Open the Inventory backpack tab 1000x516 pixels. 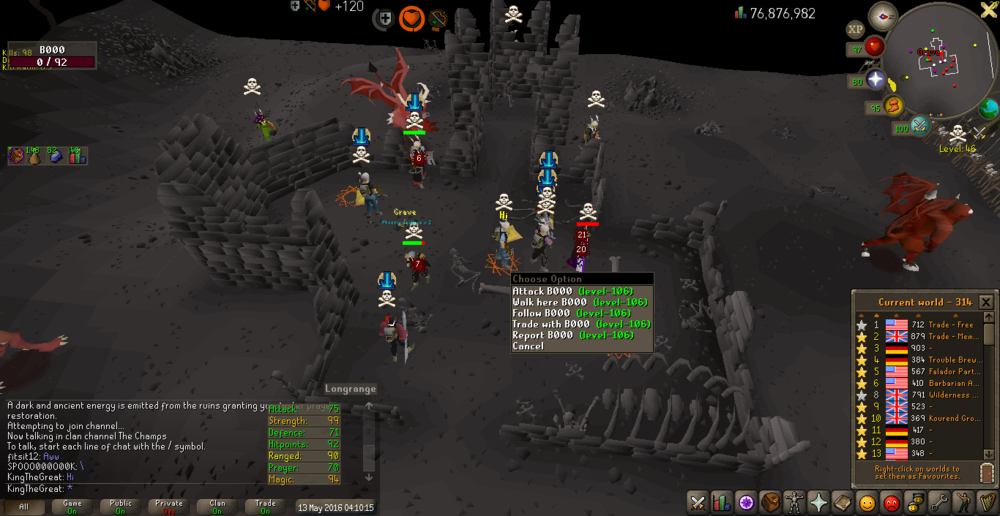coord(771,502)
